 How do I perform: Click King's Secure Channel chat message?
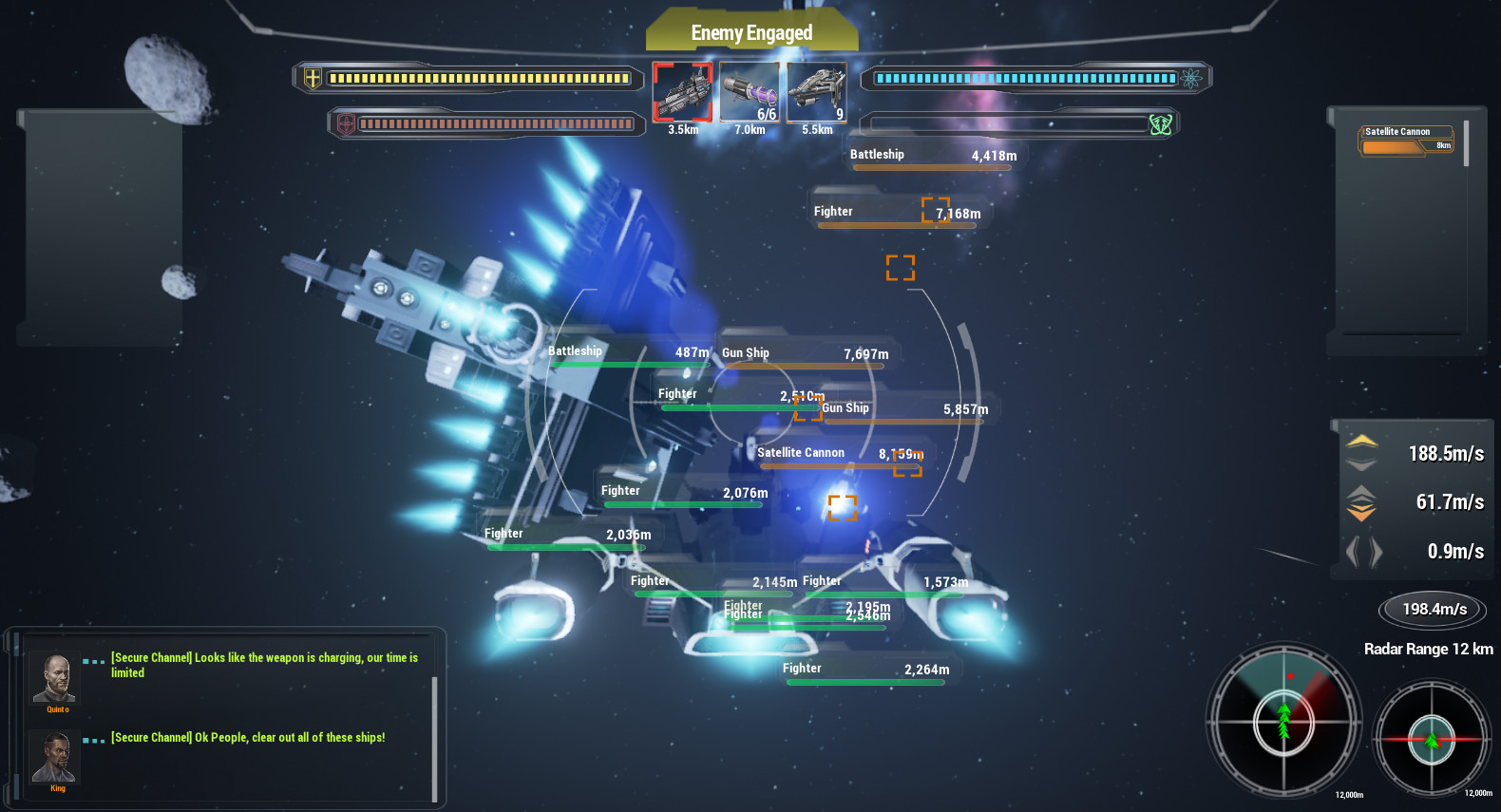[248, 737]
